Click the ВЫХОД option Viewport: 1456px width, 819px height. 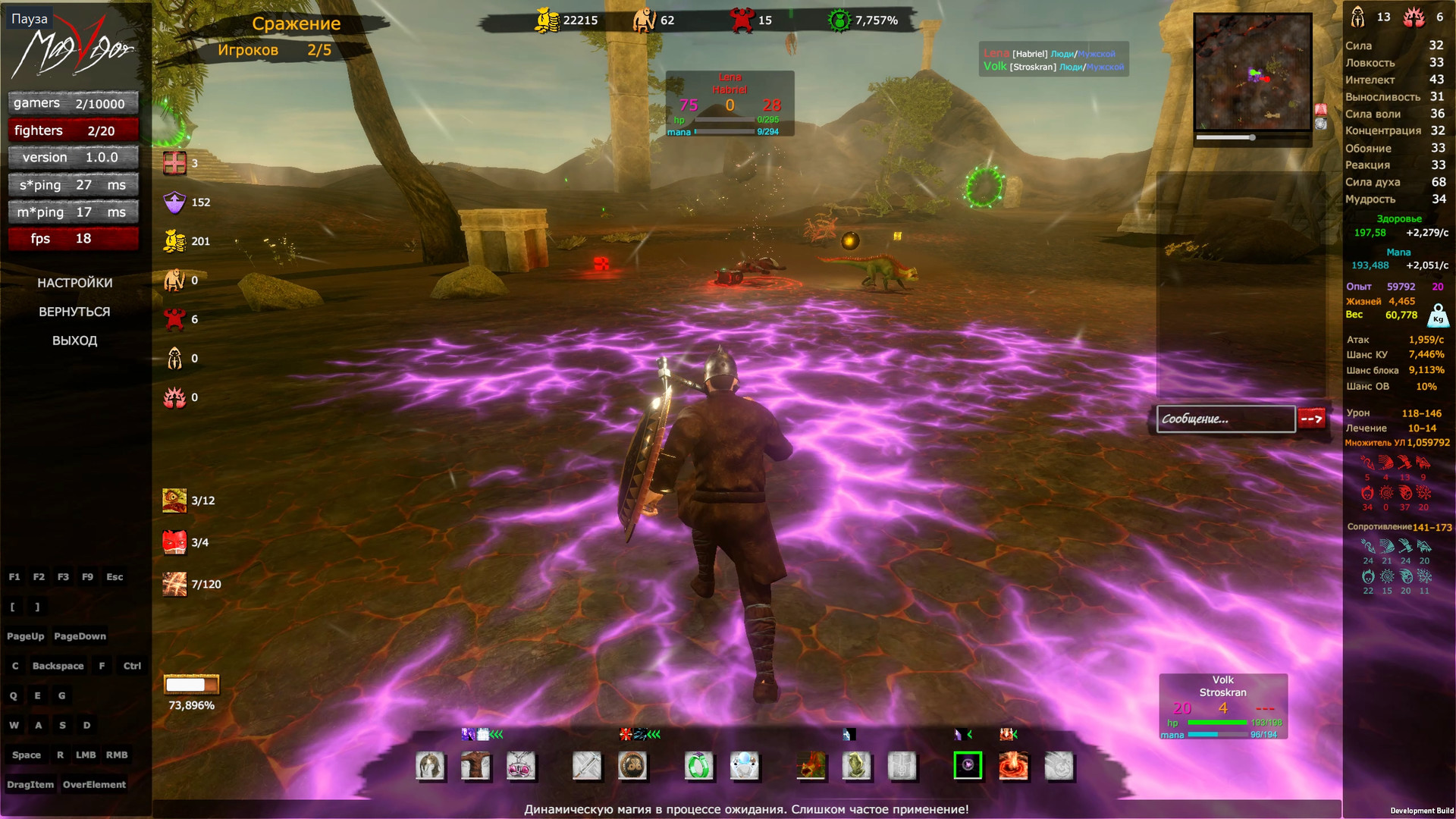(75, 340)
